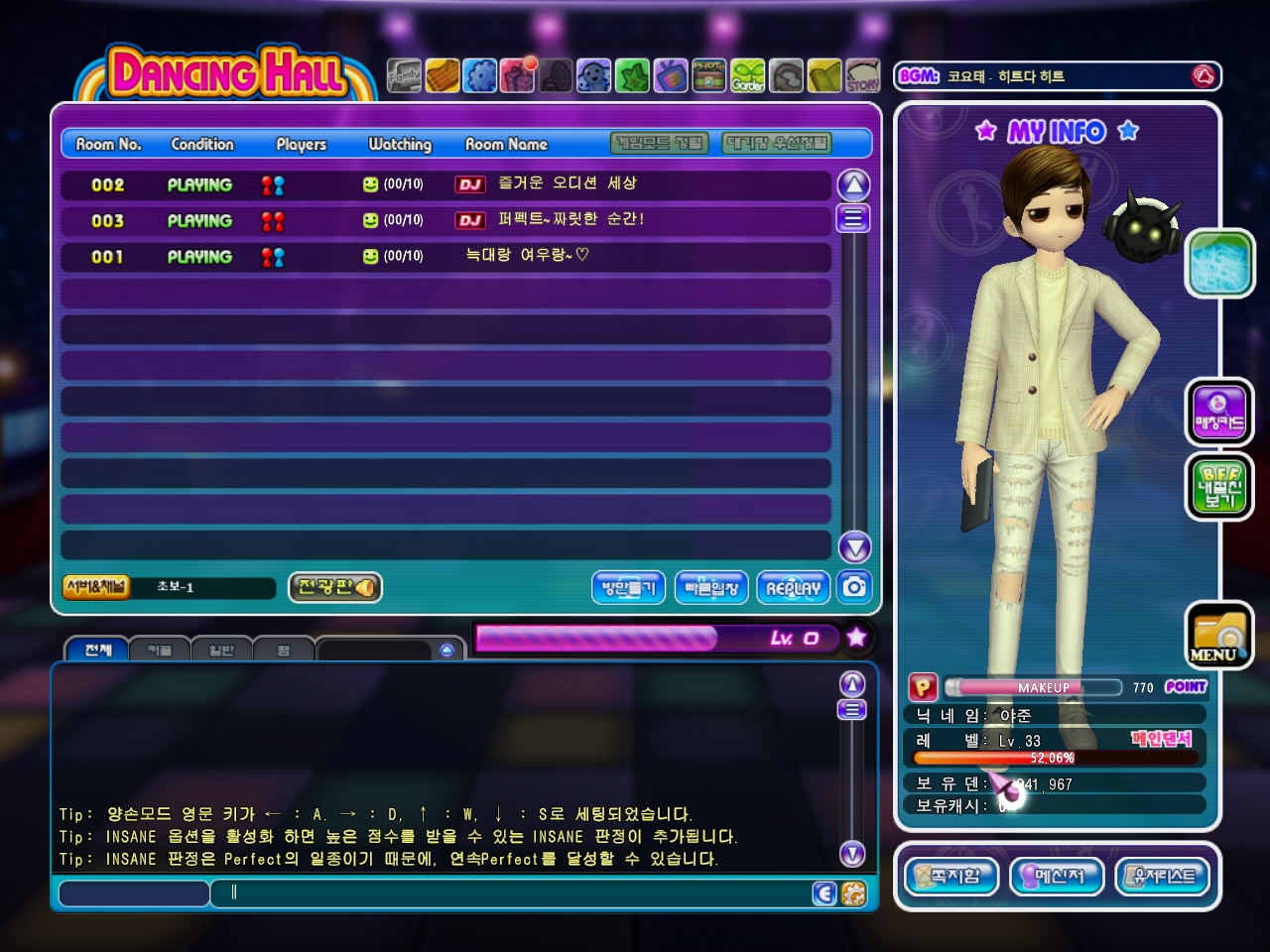
Task: Open the 서버&채널 server and channel selector
Action: click(96, 587)
